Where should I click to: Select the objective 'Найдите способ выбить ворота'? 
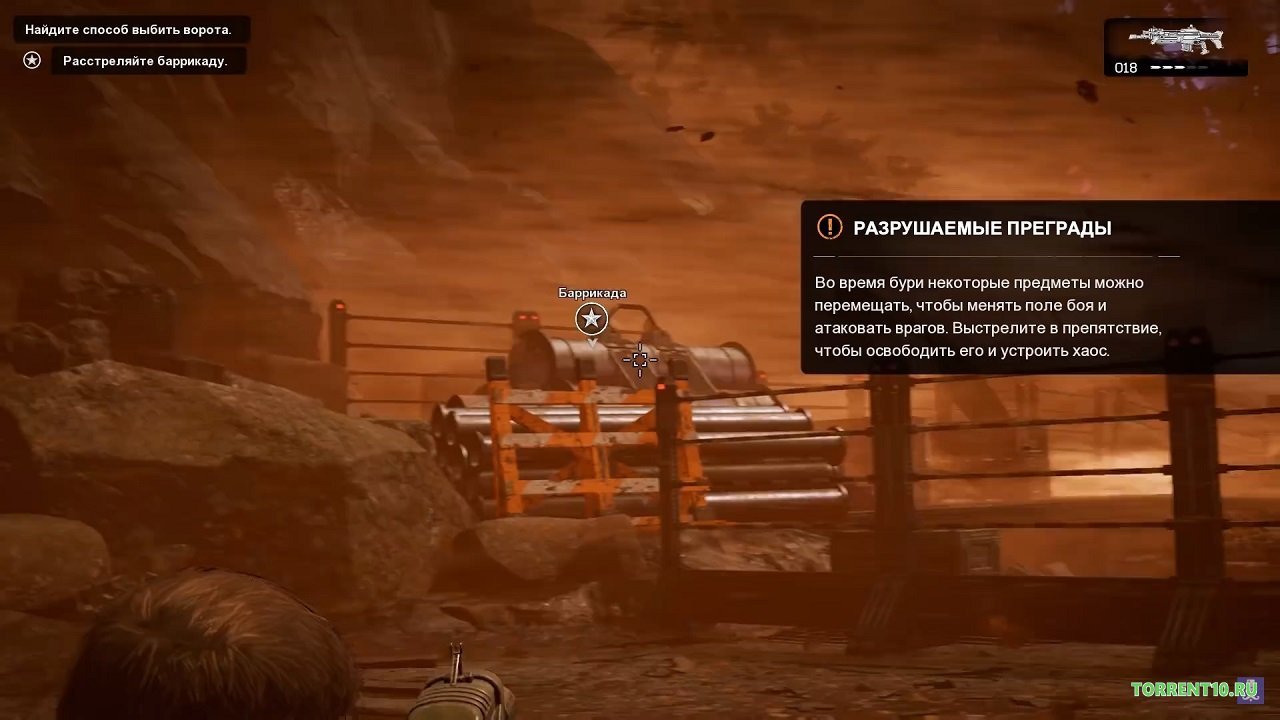pos(128,29)
